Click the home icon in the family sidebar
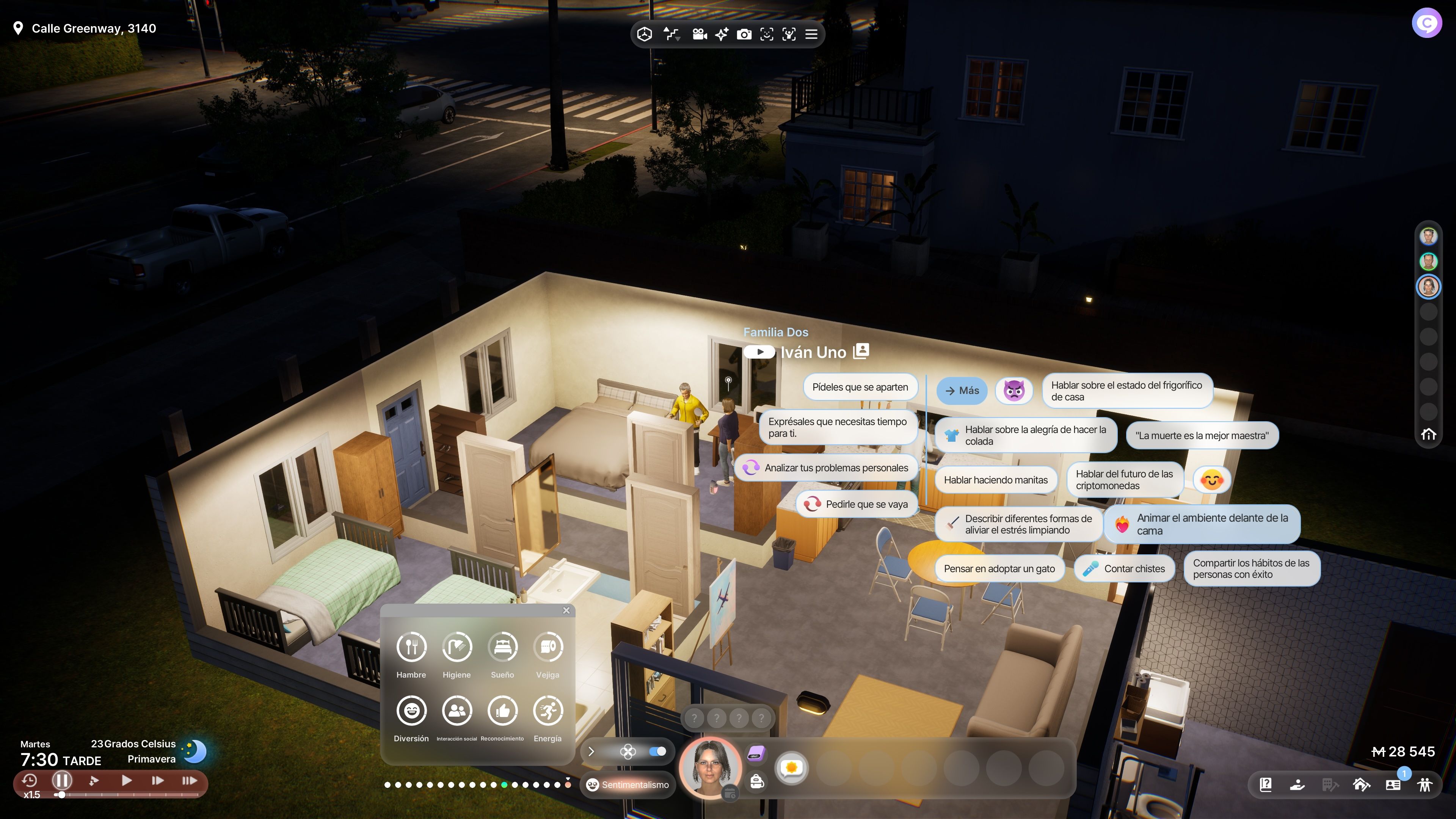 (1428, 434)
